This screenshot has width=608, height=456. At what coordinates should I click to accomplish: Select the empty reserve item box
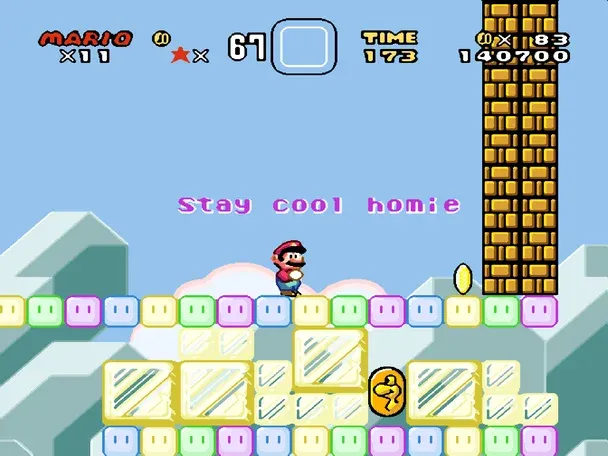click(x=303, y=46)
